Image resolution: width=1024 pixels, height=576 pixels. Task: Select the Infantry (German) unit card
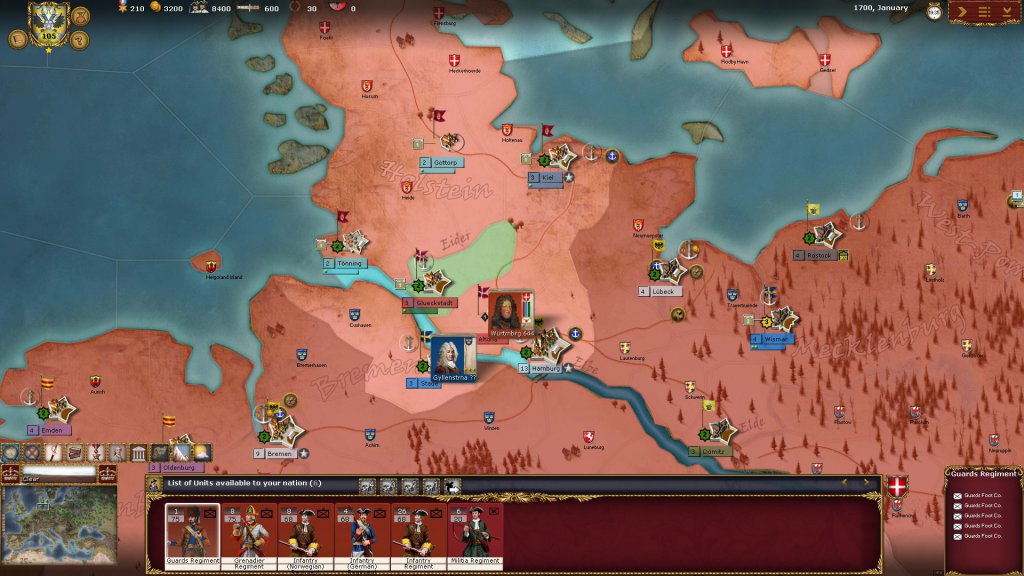[x=362, y=535]
